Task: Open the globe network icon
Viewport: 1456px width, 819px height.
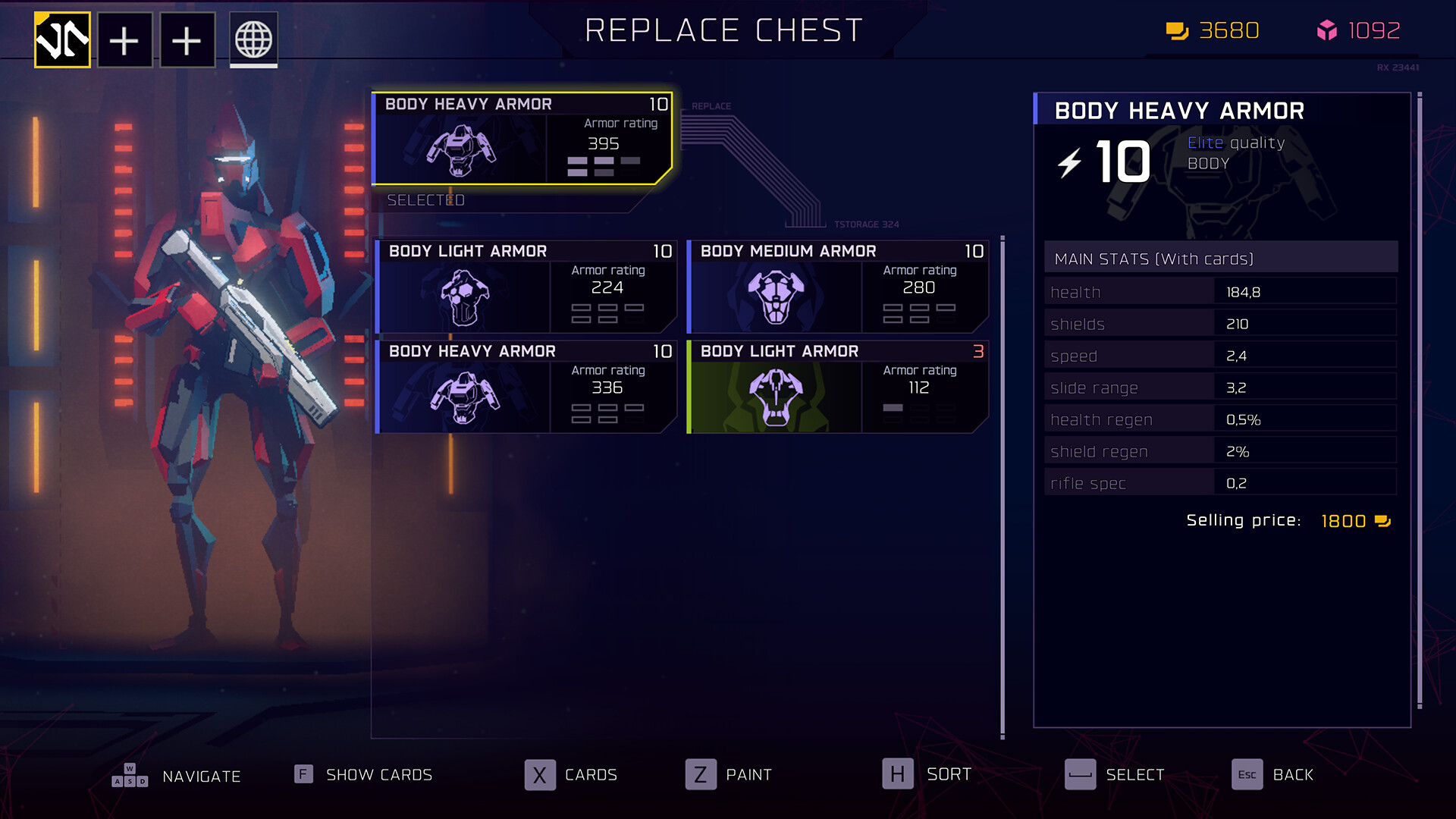Action: pos(253,39)
